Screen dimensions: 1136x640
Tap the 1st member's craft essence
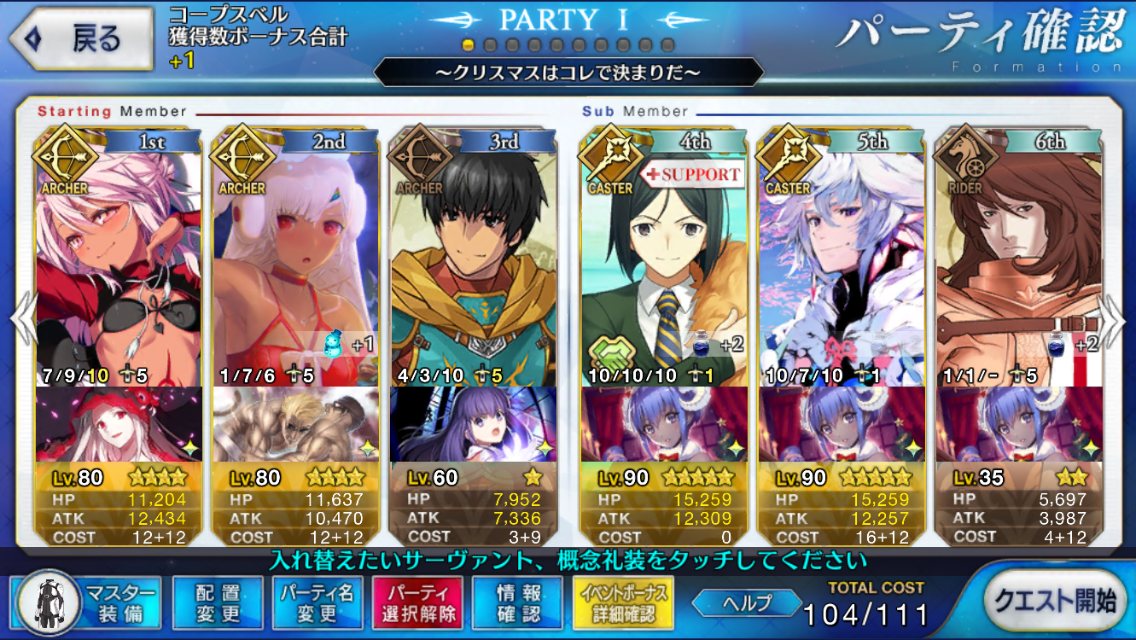pyautogui.click(x=118, y=424)
